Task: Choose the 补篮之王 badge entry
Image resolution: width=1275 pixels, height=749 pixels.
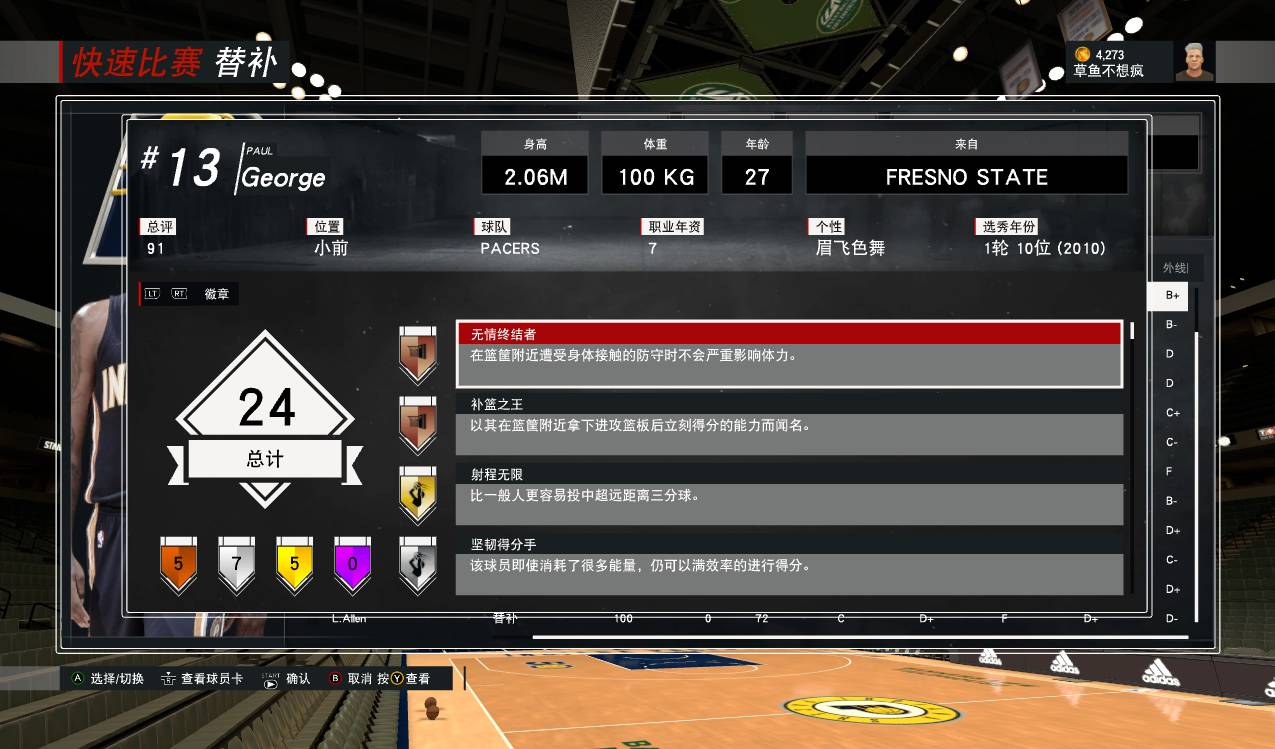Action: [x=789, y=424]
